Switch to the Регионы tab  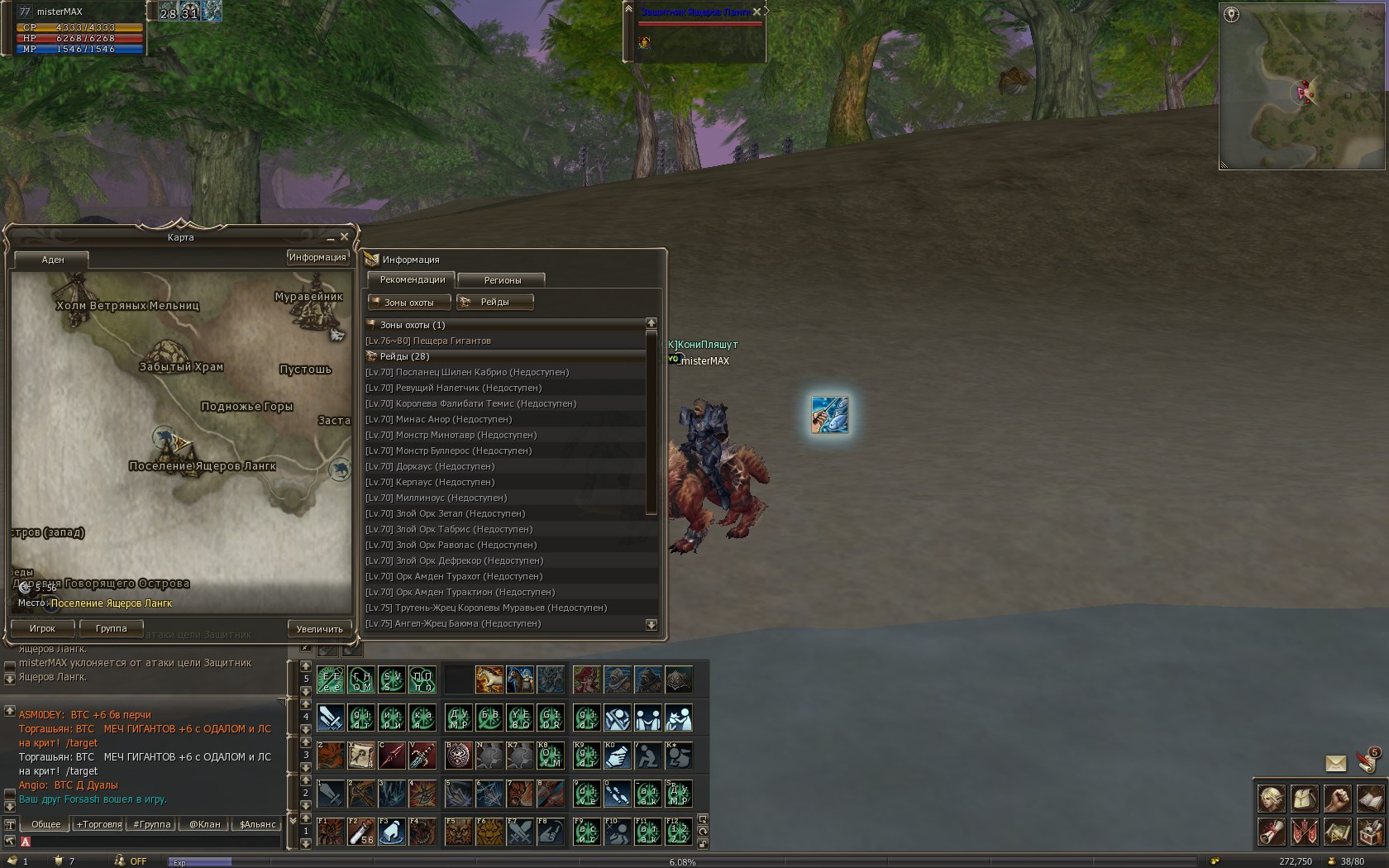(502, 280)
